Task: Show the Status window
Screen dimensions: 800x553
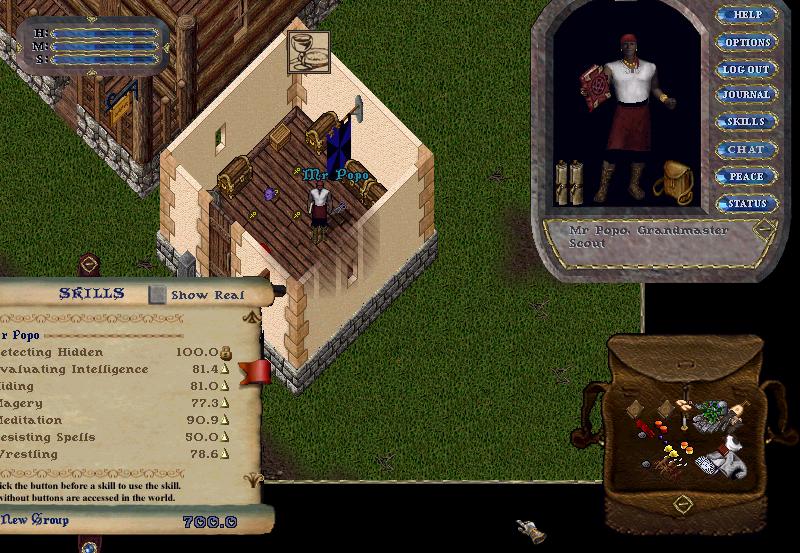Action: pyautogui.click(x=747, y=204)
